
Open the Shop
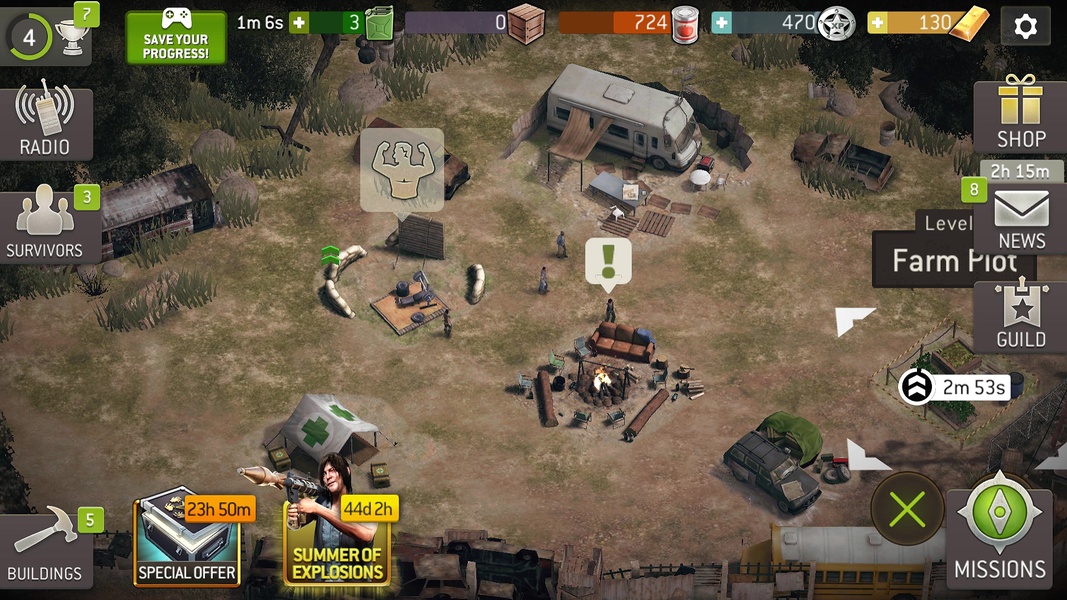click(x=1020, y=114)
